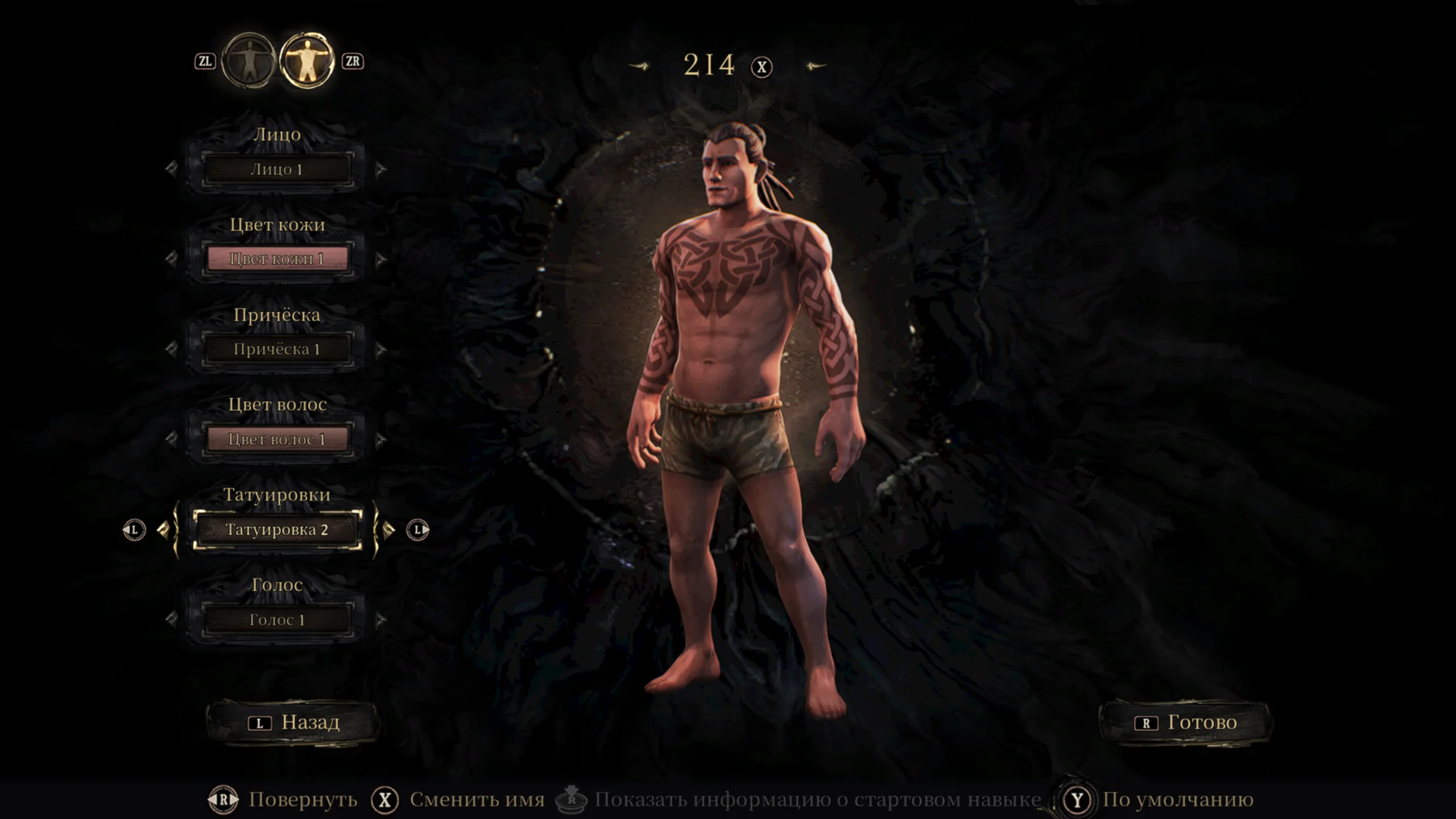Switch to the dimmed body type tab
1456x819 pixels.
[249, 61]
